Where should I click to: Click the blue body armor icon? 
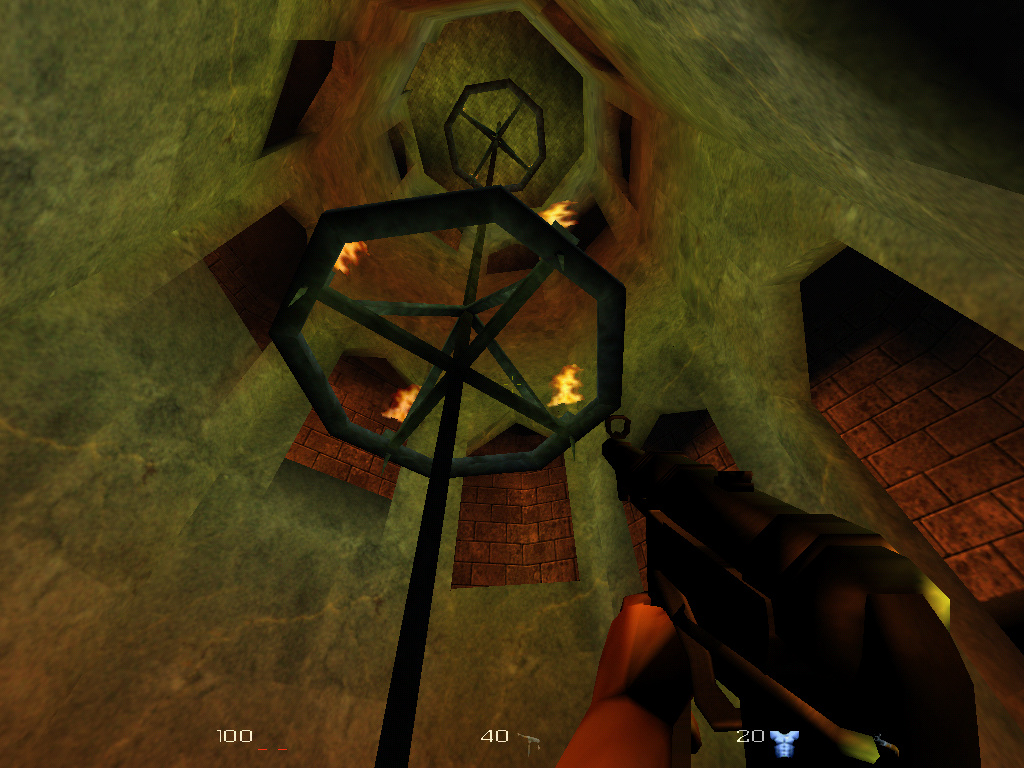point(784,741)
